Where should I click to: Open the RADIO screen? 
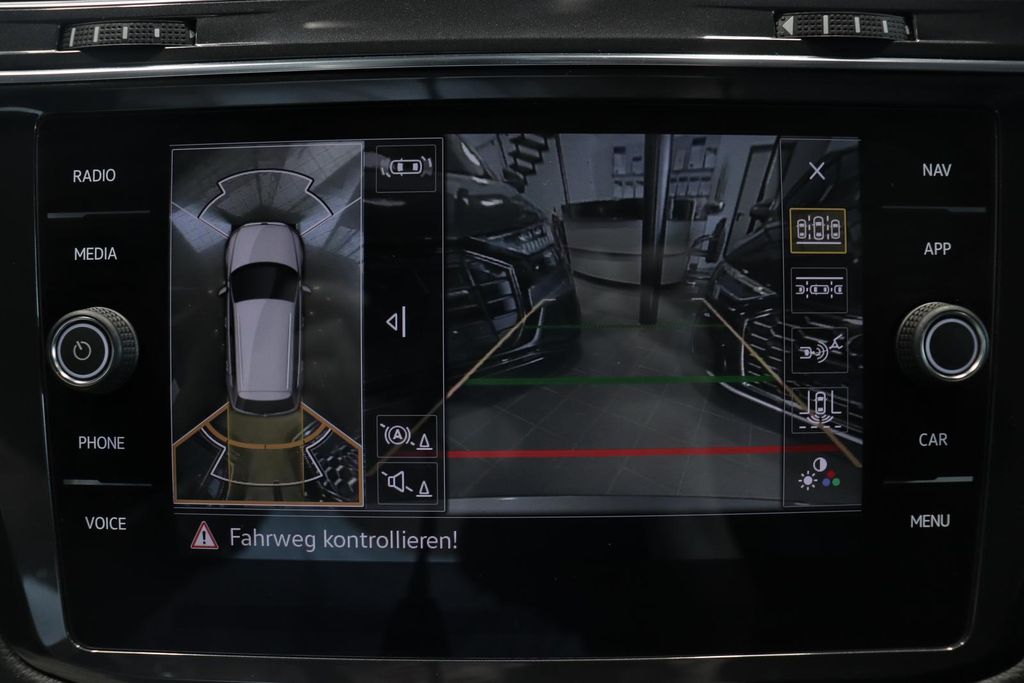(x=94, y=176)
